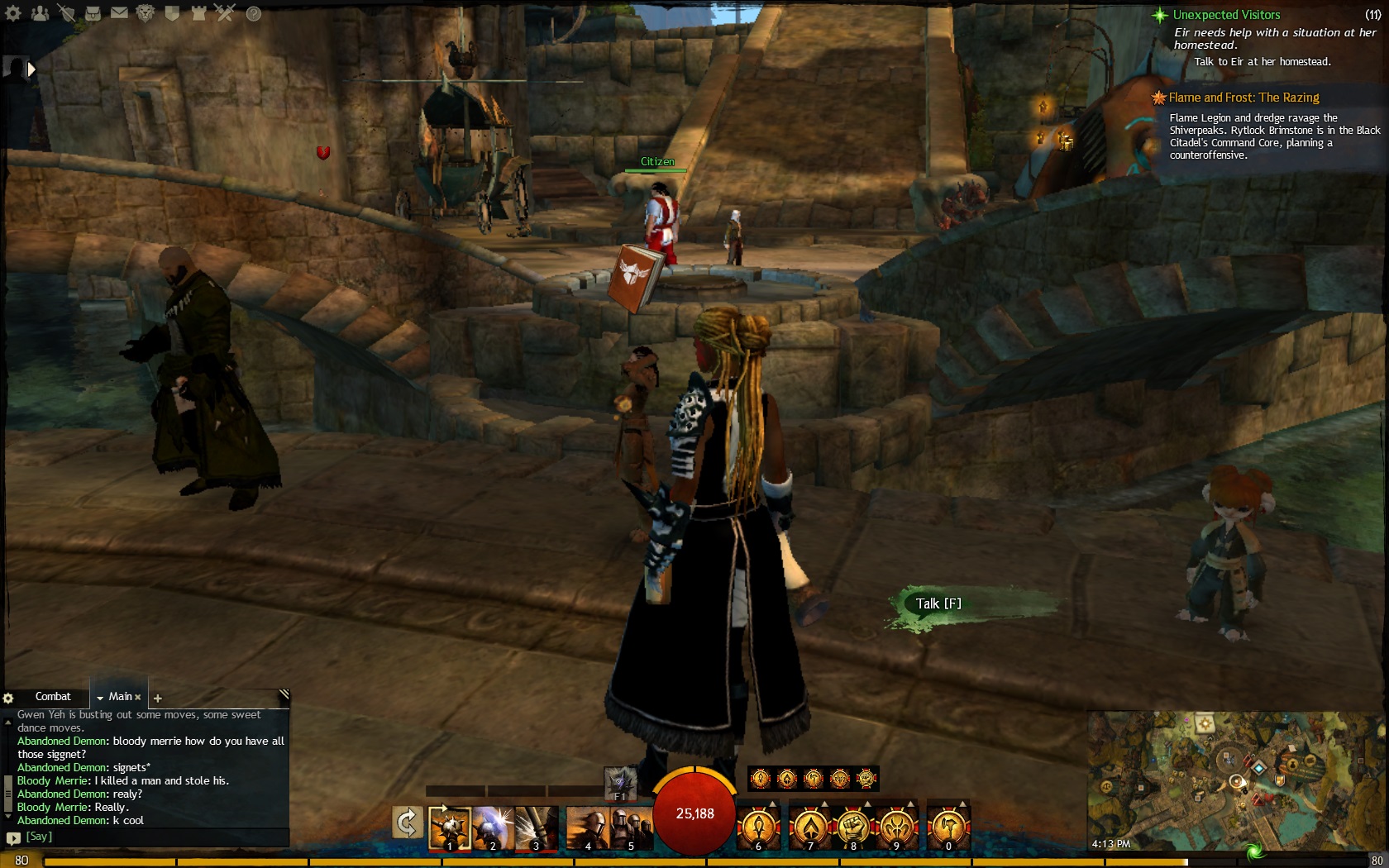The height and width of the screenshot is (868, 1389).
Task: Open the guild shield panel
Action: pyautogui.click(x=172, y=13)
